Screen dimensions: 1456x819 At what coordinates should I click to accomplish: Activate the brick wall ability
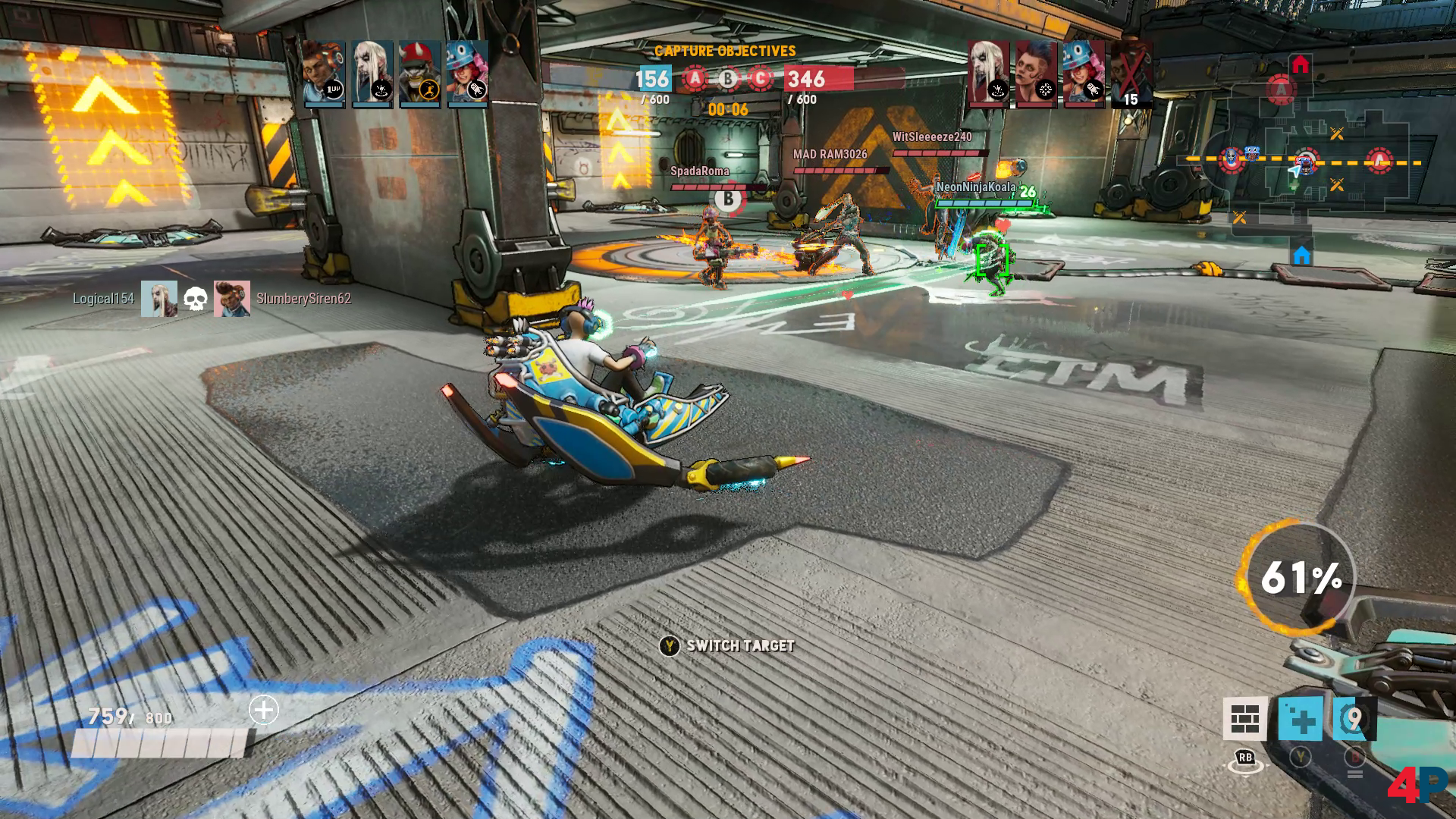[x=1244, y=718]
